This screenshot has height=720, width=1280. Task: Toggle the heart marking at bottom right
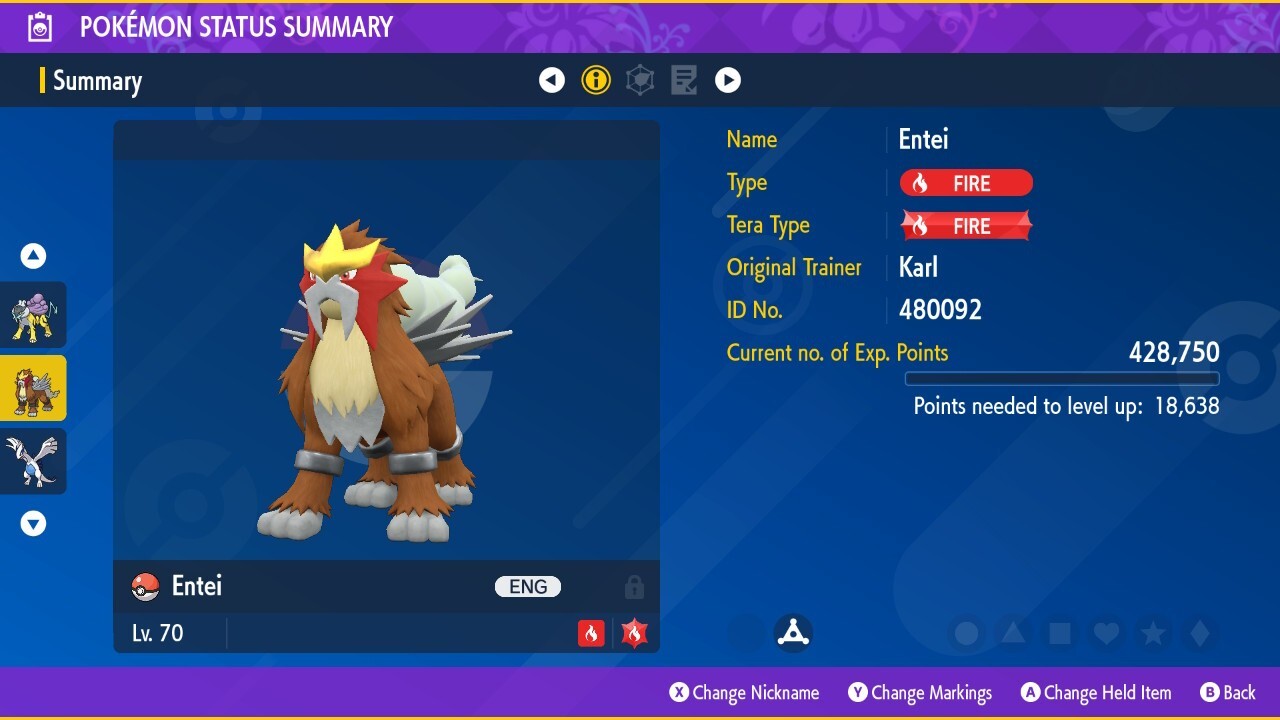[x=1107, y=632]
